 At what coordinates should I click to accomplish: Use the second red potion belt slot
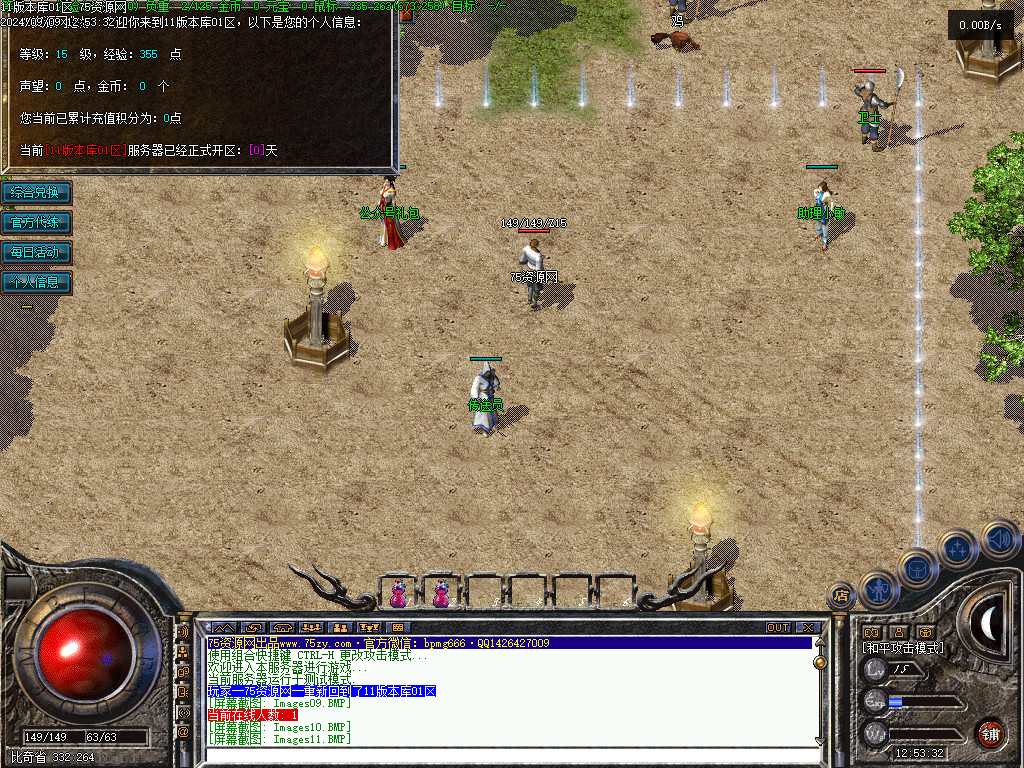(x=441, y=594)
